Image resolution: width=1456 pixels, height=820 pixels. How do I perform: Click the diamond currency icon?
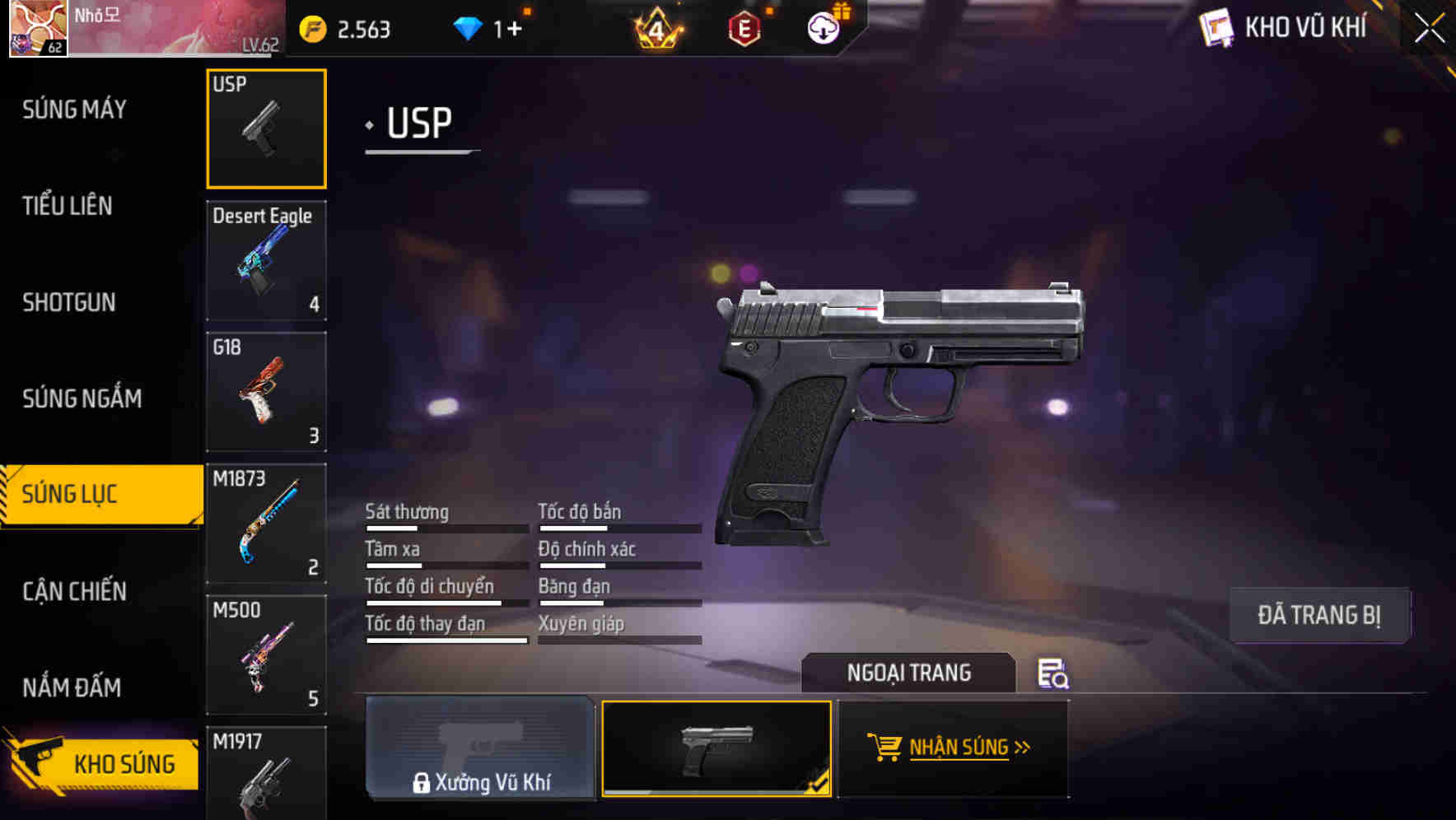tap(469, 27)
